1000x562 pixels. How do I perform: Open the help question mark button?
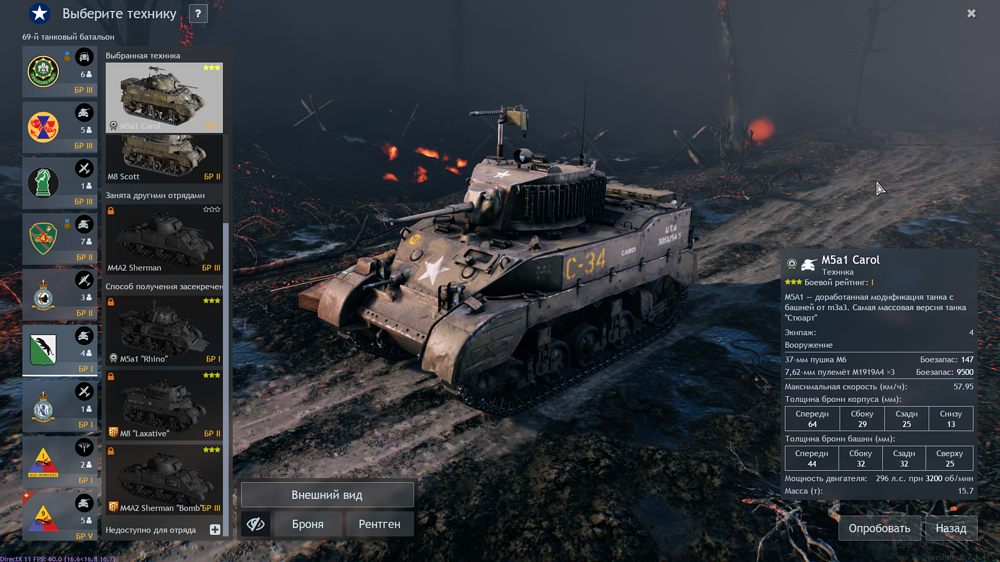pyautogui.click(x=198, y=14)
